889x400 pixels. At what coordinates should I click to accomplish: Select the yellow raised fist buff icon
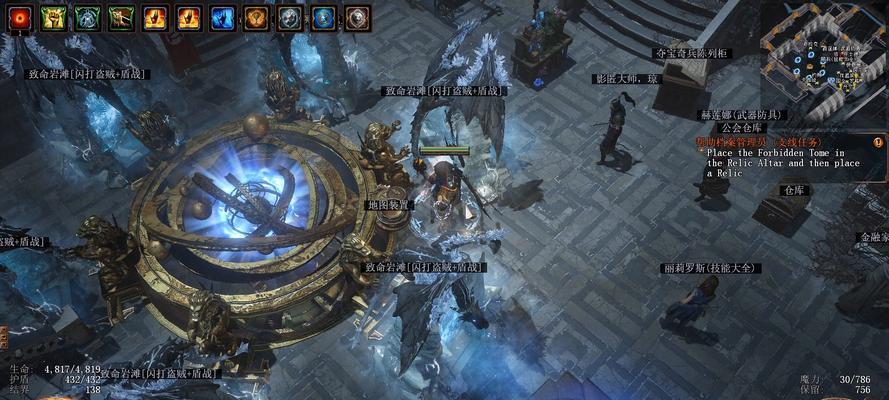(54, 17)
